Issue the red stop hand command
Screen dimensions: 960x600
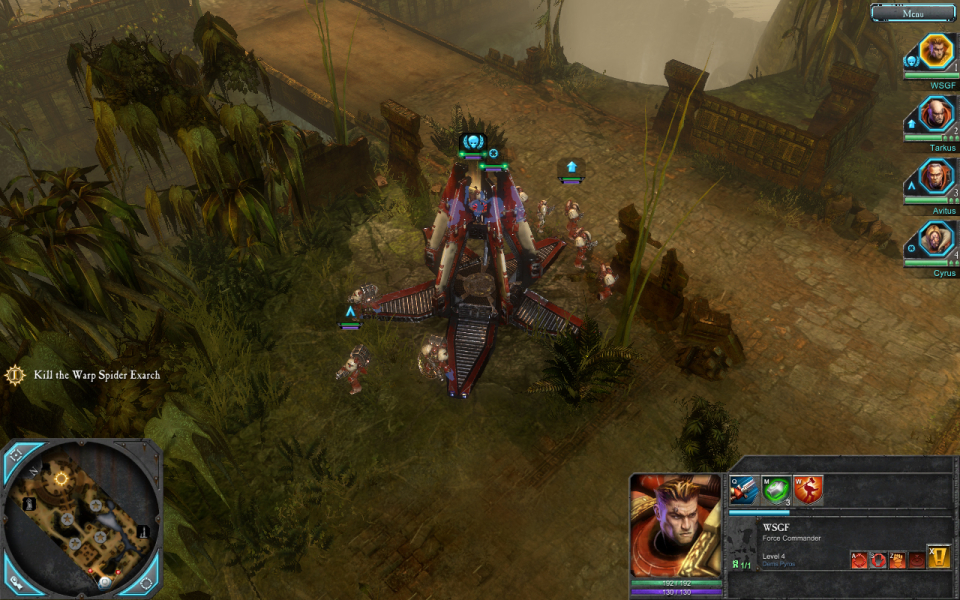(x=878, y=560)
